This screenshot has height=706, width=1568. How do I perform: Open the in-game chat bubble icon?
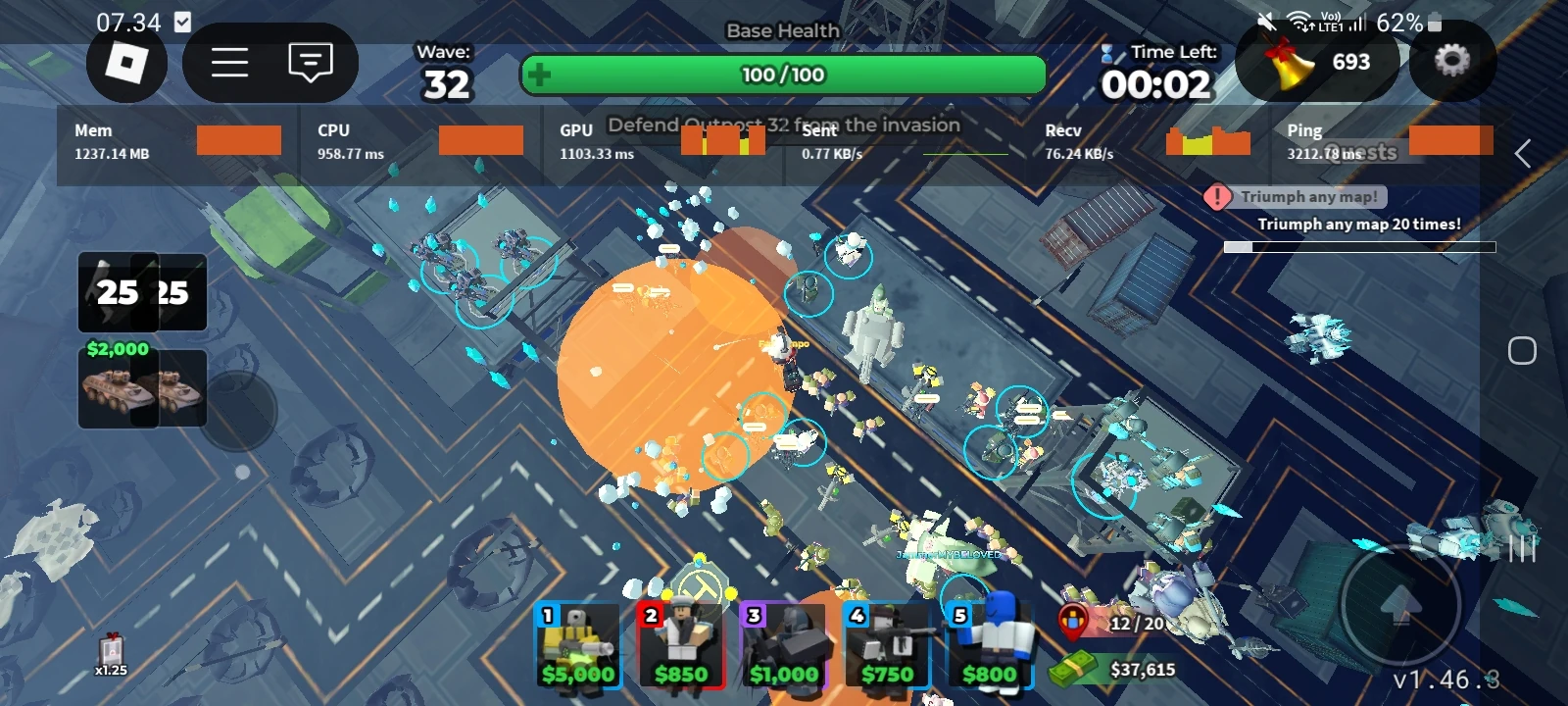click(x=309, y=62)
